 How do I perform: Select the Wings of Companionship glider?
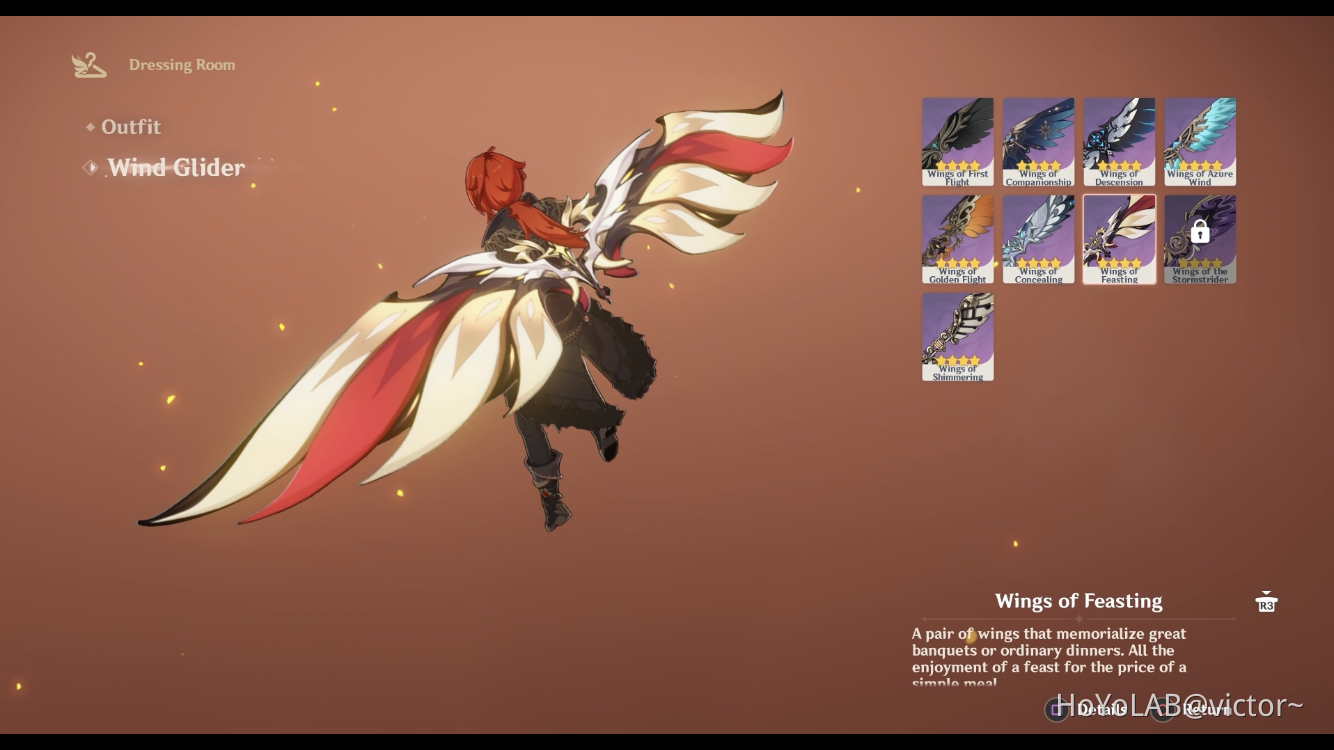point(1038,140)
